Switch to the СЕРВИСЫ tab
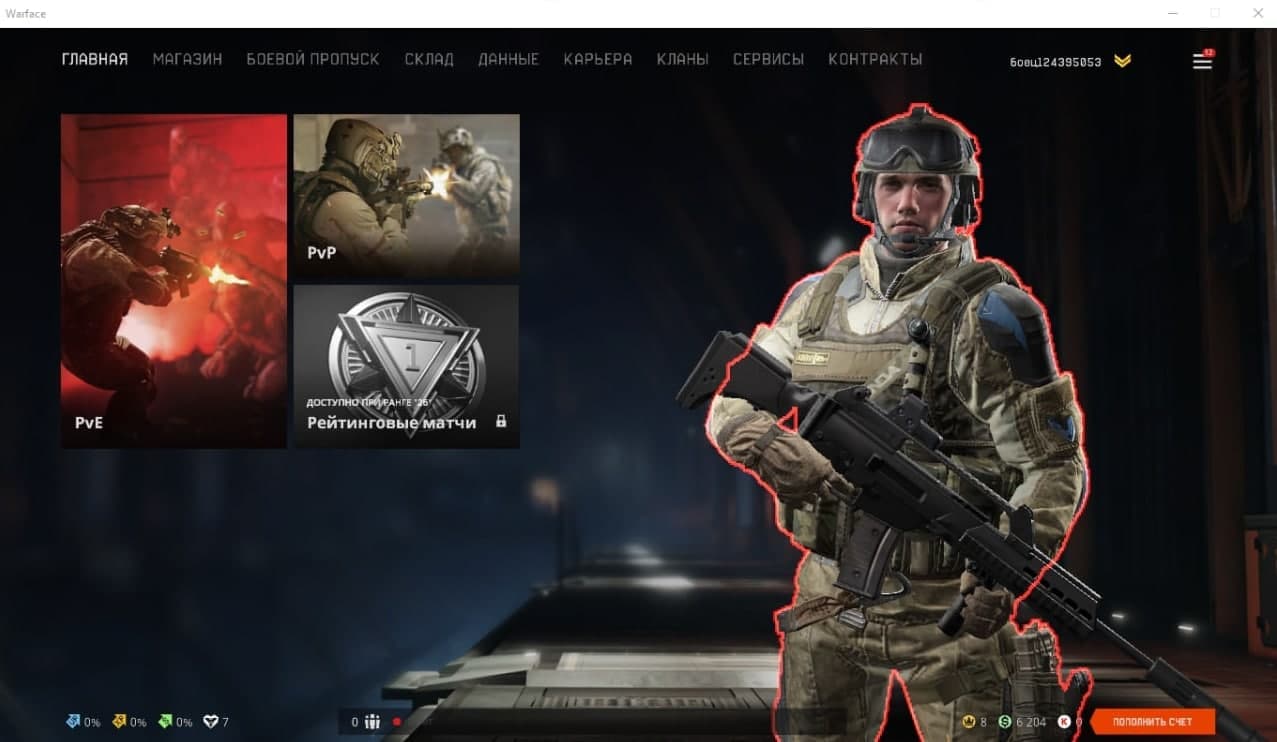Image resolution: width=1277 pixels, height=742 pixels. (x=768, y=60)
